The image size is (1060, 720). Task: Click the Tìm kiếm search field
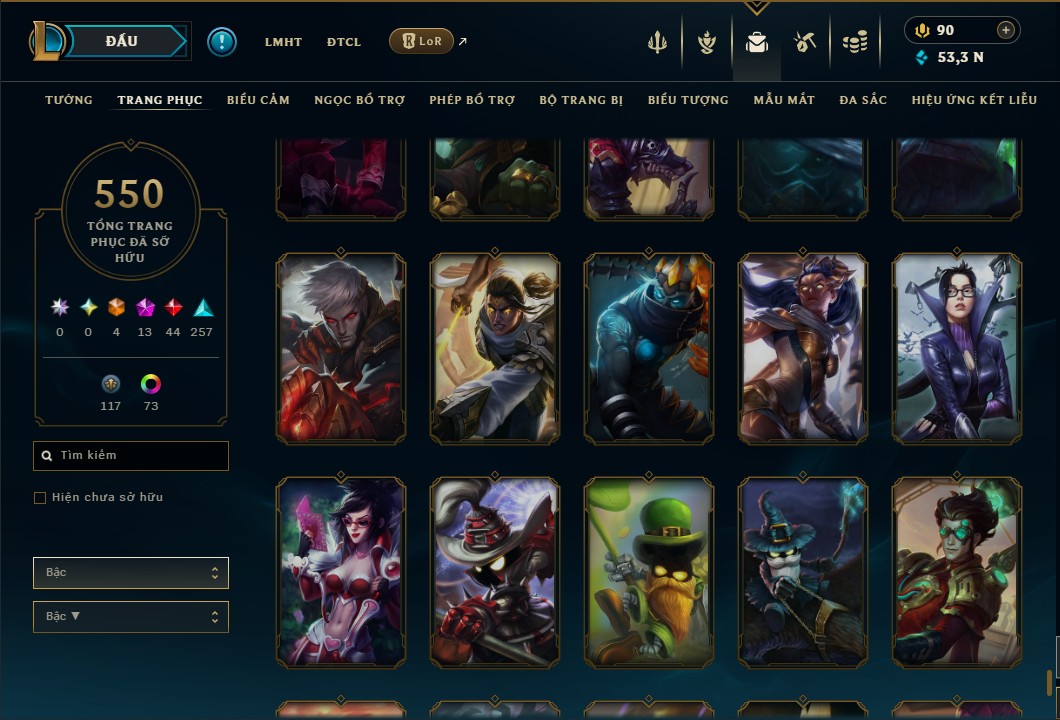click(x=131, y=456)
